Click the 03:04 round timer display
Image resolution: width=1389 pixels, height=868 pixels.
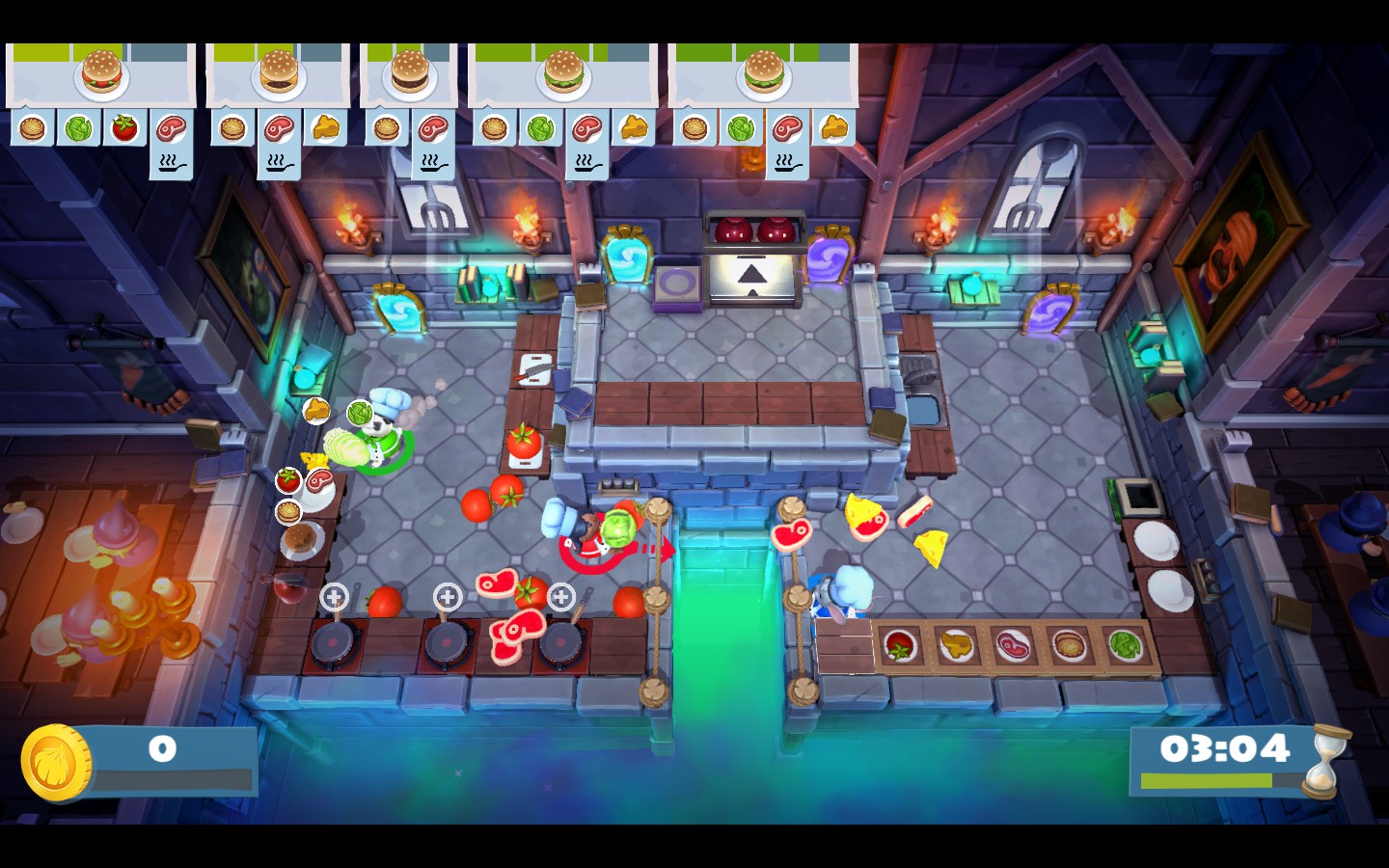click(x=1226, y=746)
